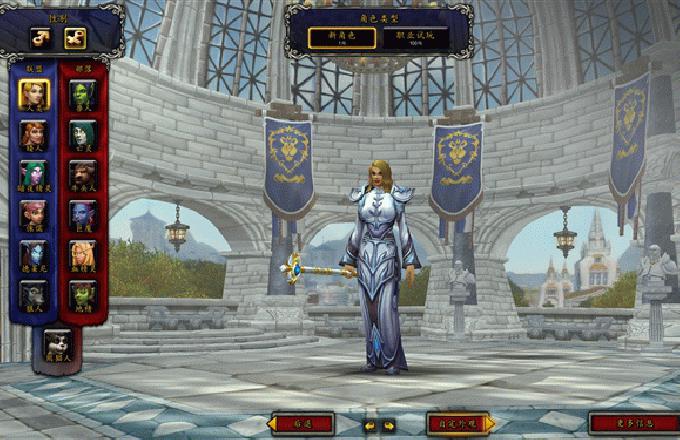Click the red Back (后退) button
Image resolution: width=680 pixels, height=440 pixels.
[x=303, y=424]
